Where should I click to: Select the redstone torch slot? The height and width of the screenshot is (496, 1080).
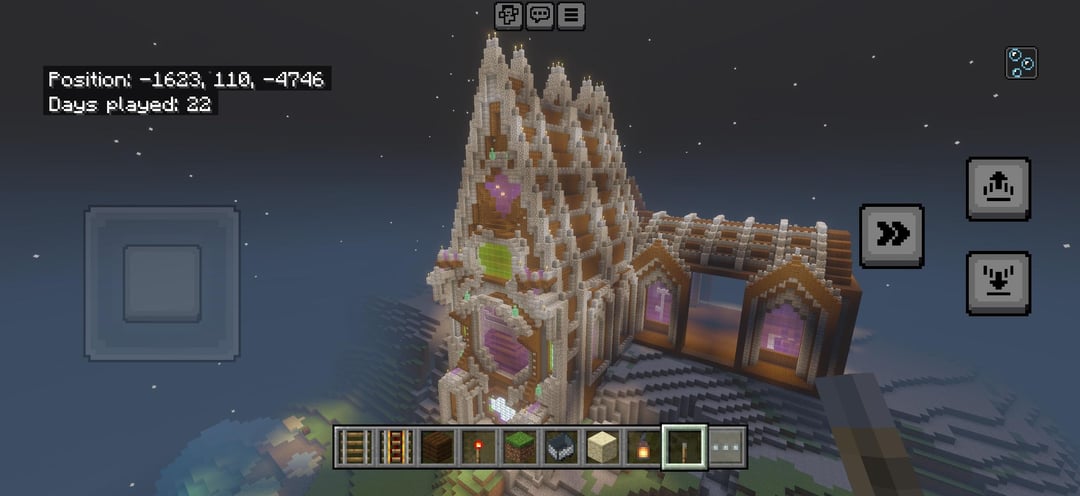478,447
